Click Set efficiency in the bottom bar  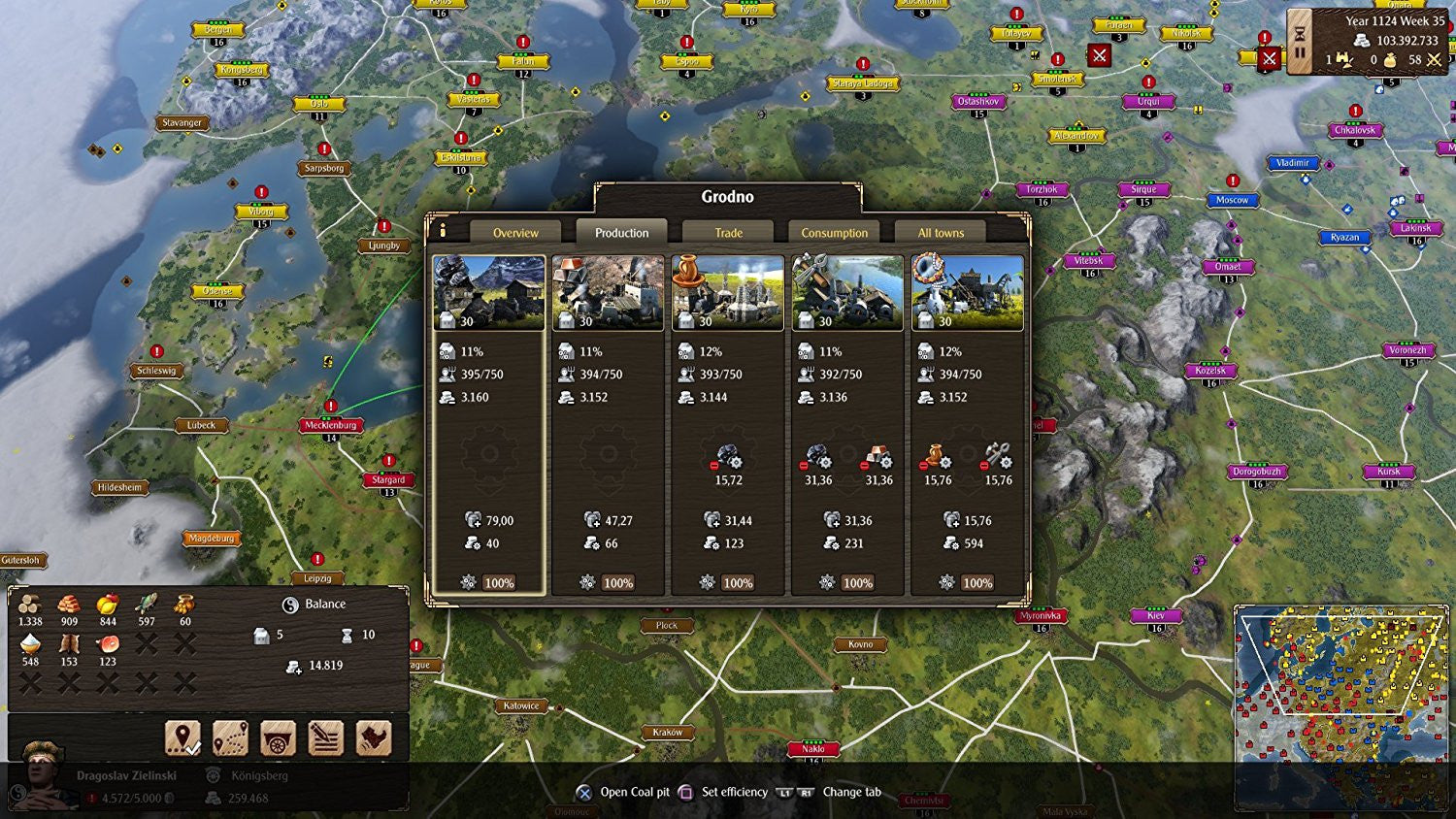click(734, 792)
